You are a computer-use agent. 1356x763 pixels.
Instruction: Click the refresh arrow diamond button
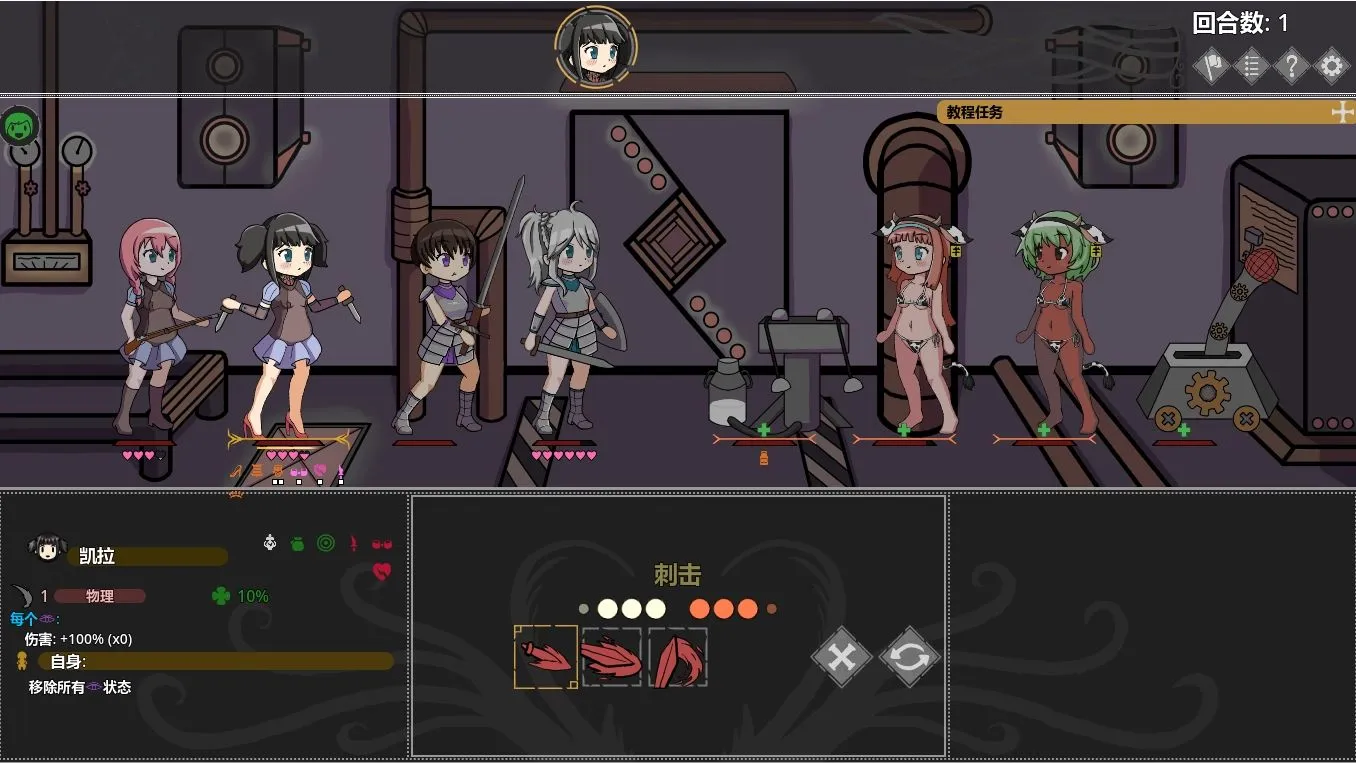[x=908, y=657]
